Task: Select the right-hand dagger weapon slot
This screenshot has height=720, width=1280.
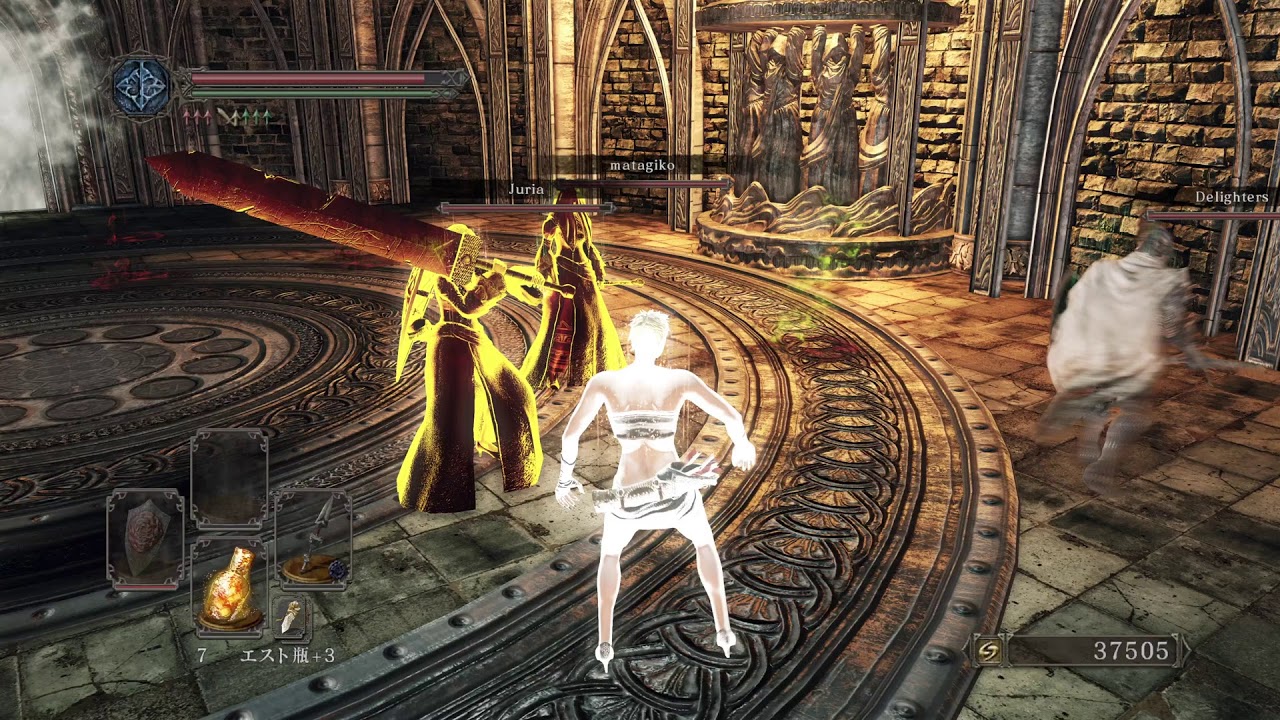Action: [x=312, y=540]
